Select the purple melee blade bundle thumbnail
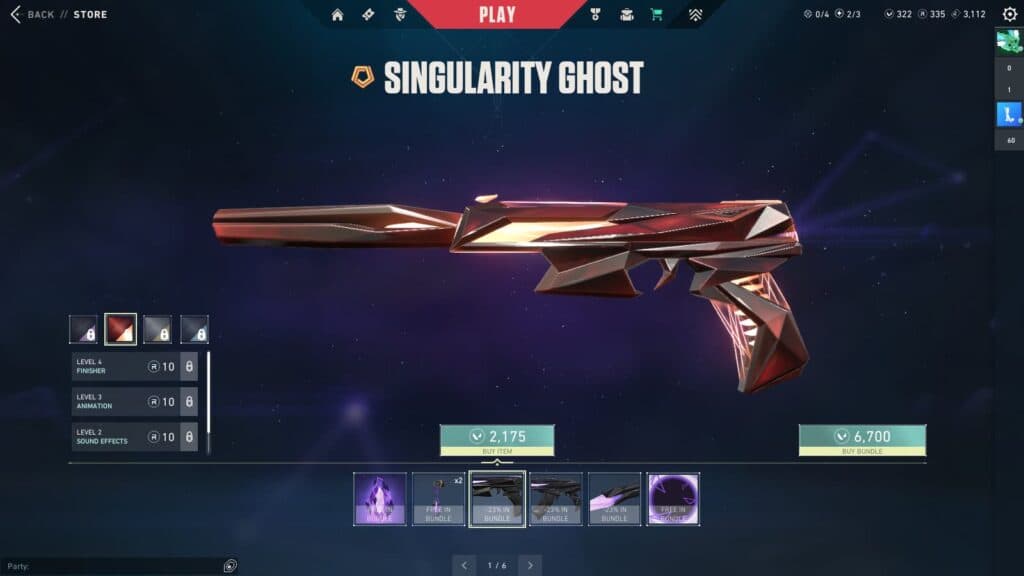The height and width of the screenshot is (576, 1024). [x=614, y=498]
